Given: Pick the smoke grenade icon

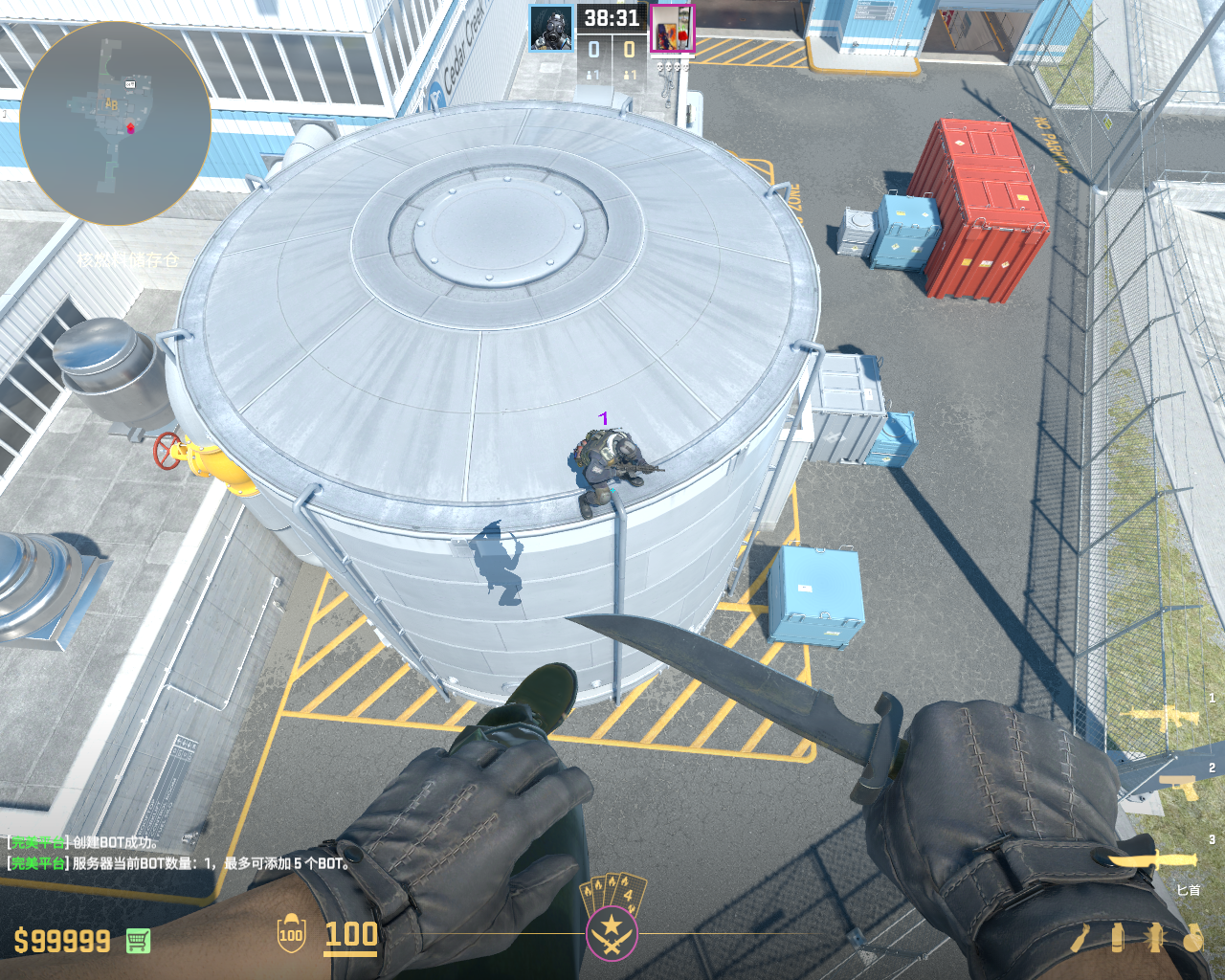Looking at the screenshot, I should [x=1118, y=938].
